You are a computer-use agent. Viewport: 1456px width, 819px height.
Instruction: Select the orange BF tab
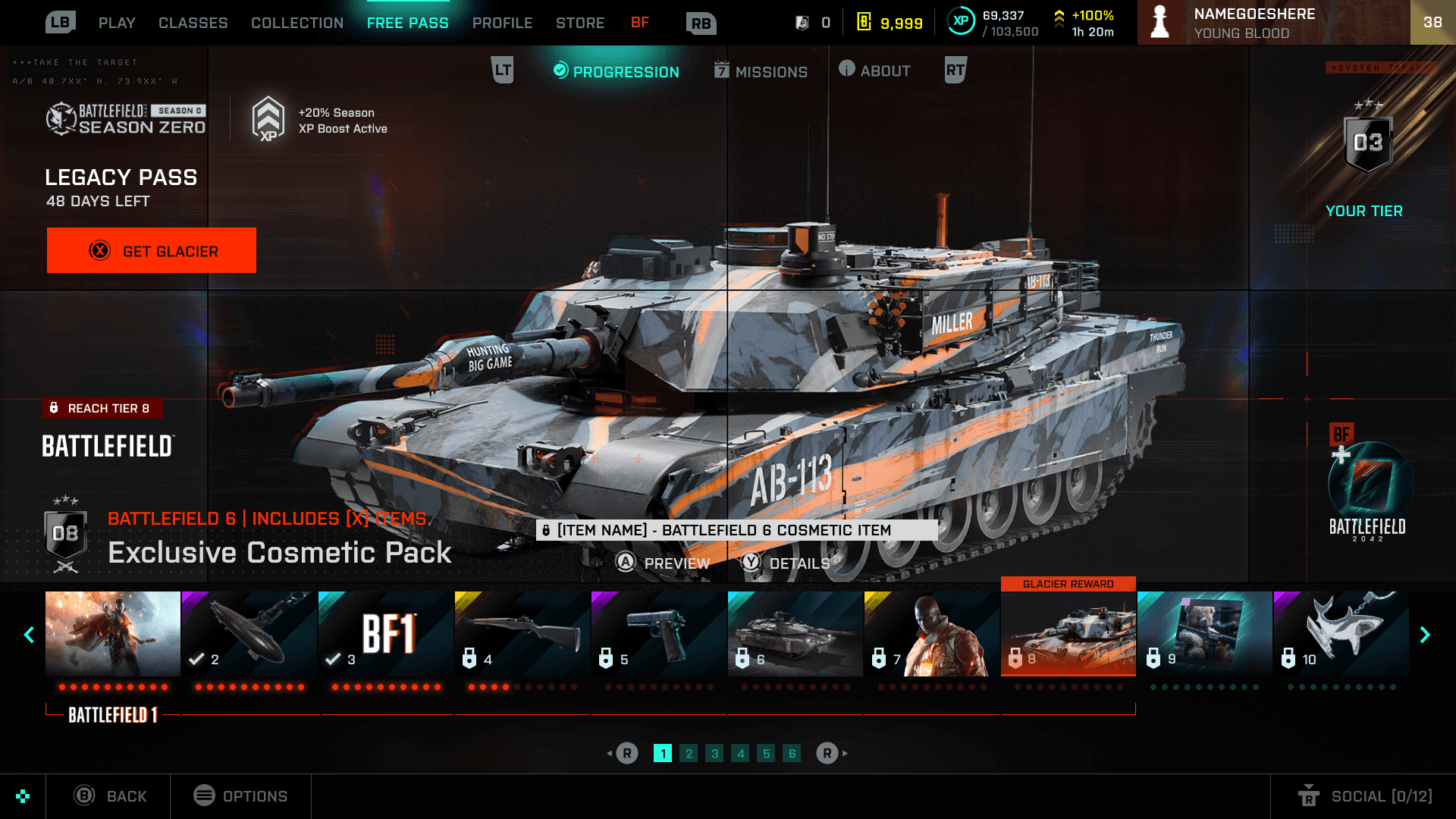[x=640, y=23]
